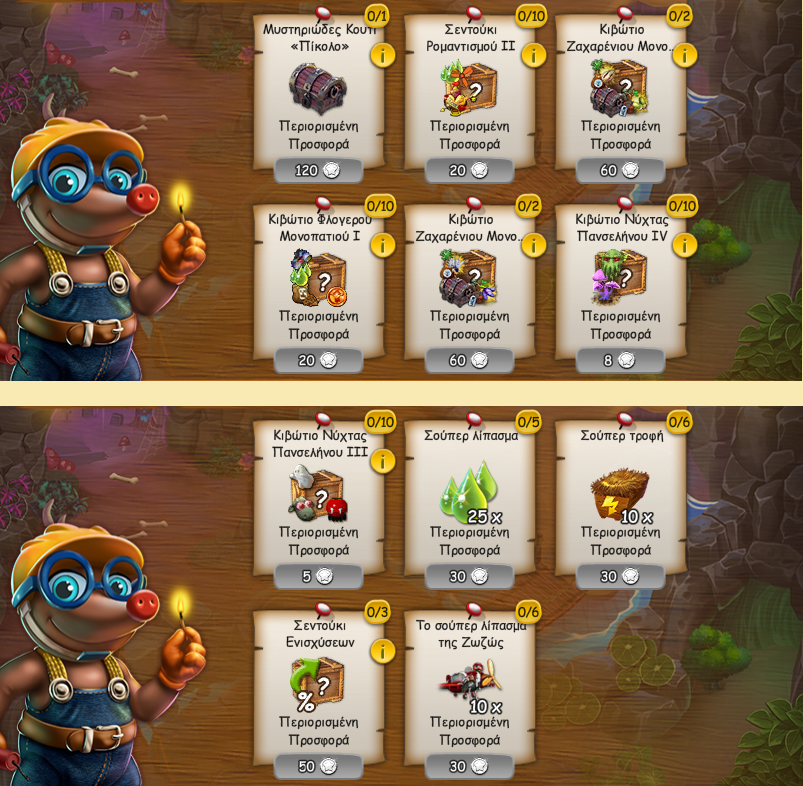Show info for Σεντούκι Ενισχύσεων
The image size is (803, 786).
(382, 651)
